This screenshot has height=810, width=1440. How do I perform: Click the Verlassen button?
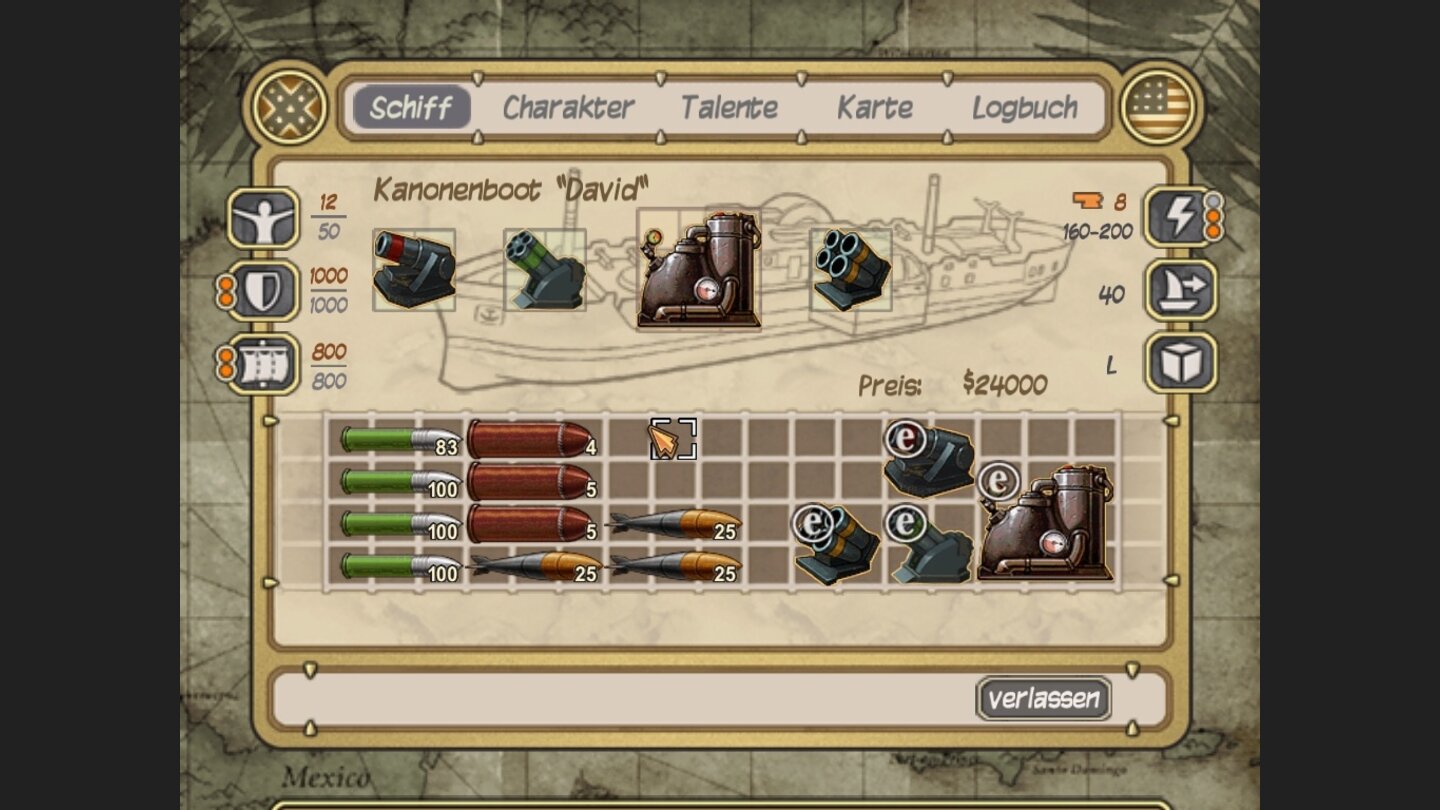click(x=1044, y=700)
